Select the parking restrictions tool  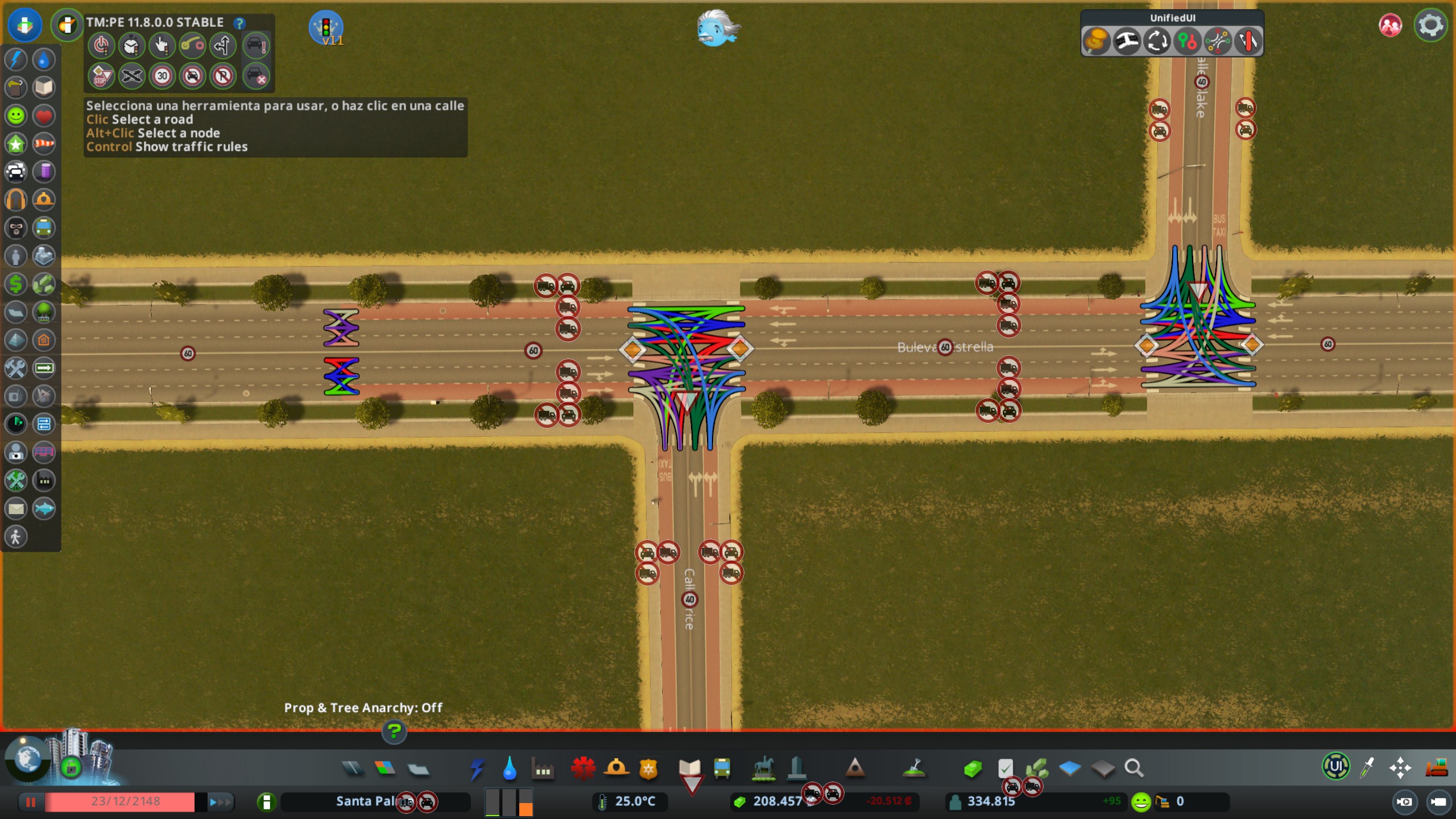click(x=223, y=76)
